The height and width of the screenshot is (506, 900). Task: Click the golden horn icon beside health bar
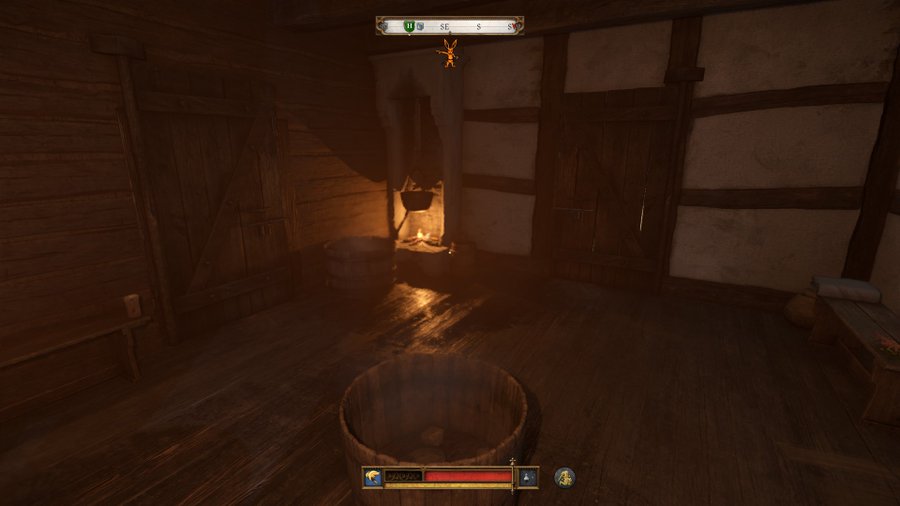coord(373,477)
